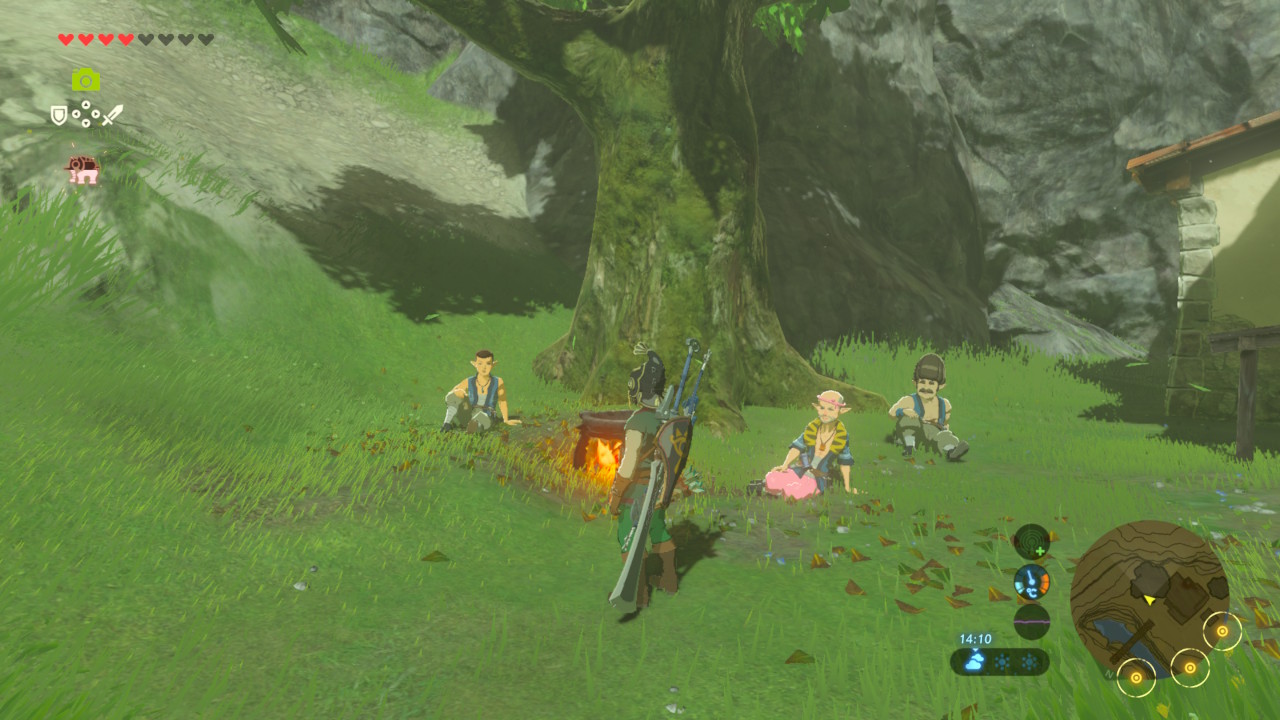Open the sword weapon quick-select icon
Viewport: 1280px width, 720px height.
(x=112, y=115)
